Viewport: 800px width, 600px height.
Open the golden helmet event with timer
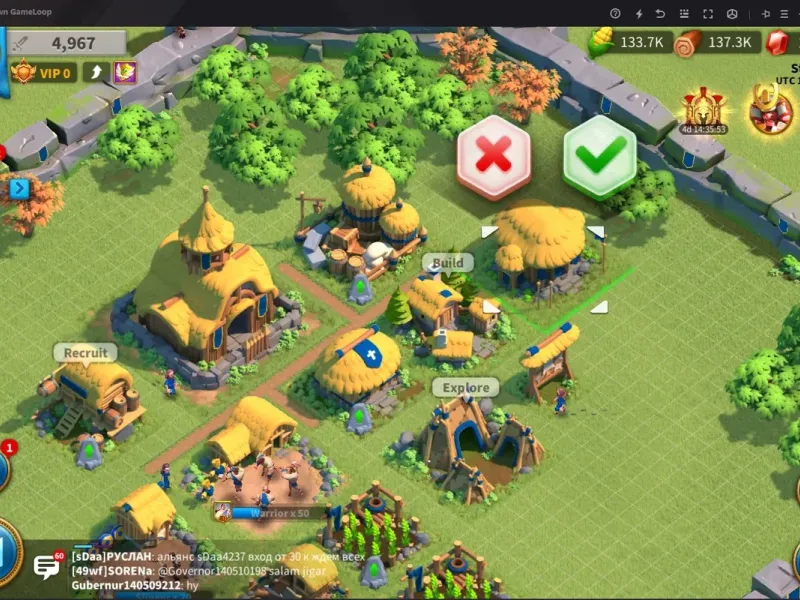(703, 110)
